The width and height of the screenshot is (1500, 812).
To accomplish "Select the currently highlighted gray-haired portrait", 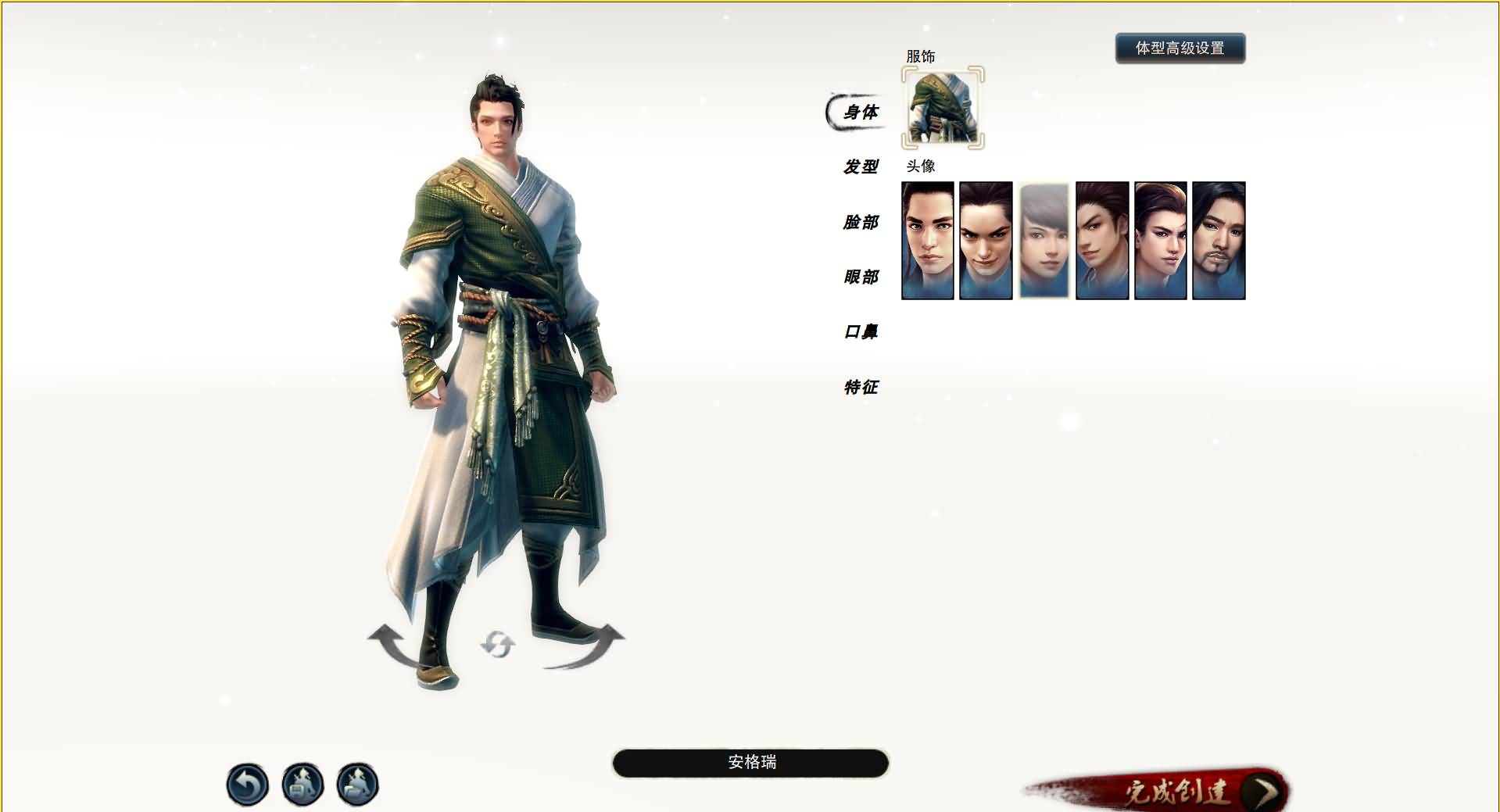I will pos(1044,240).
